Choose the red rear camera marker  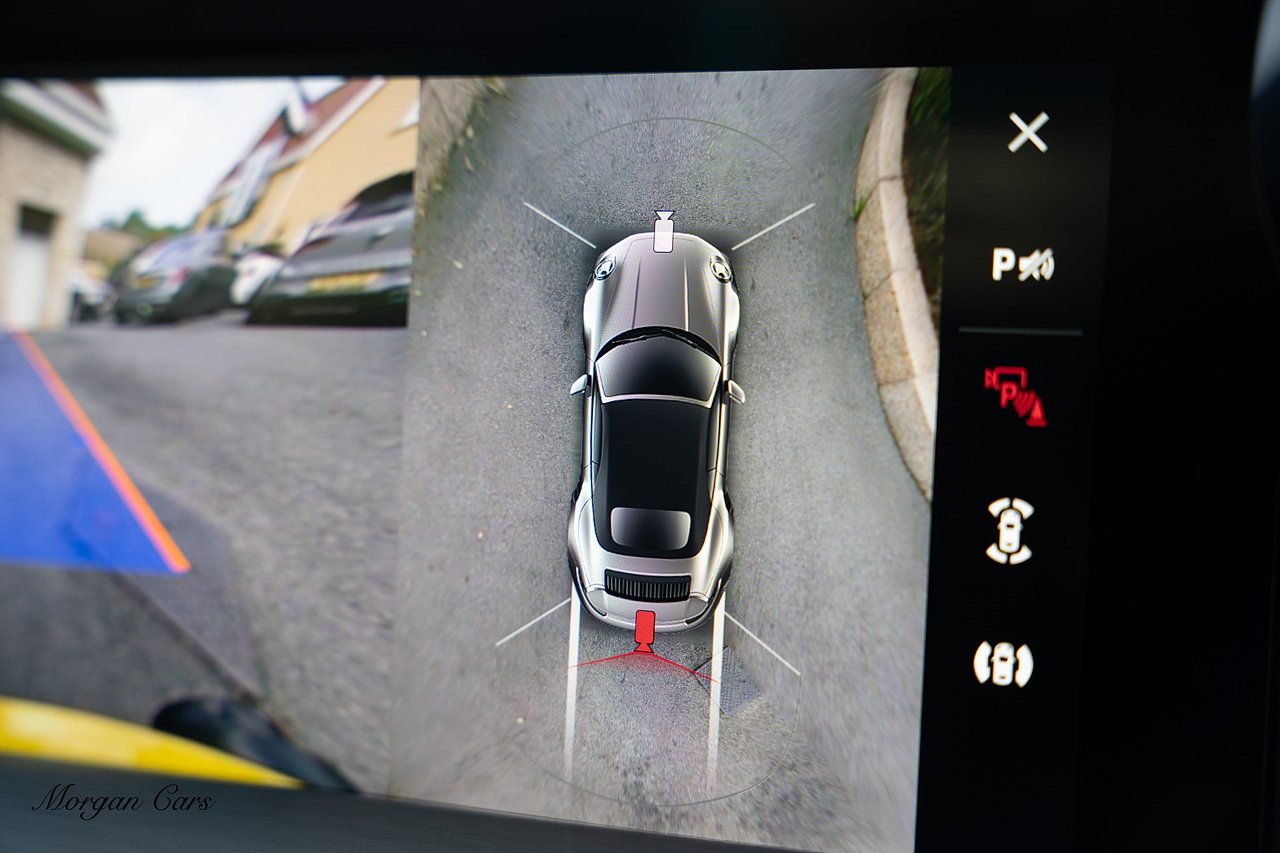click(x=645, y=630)
